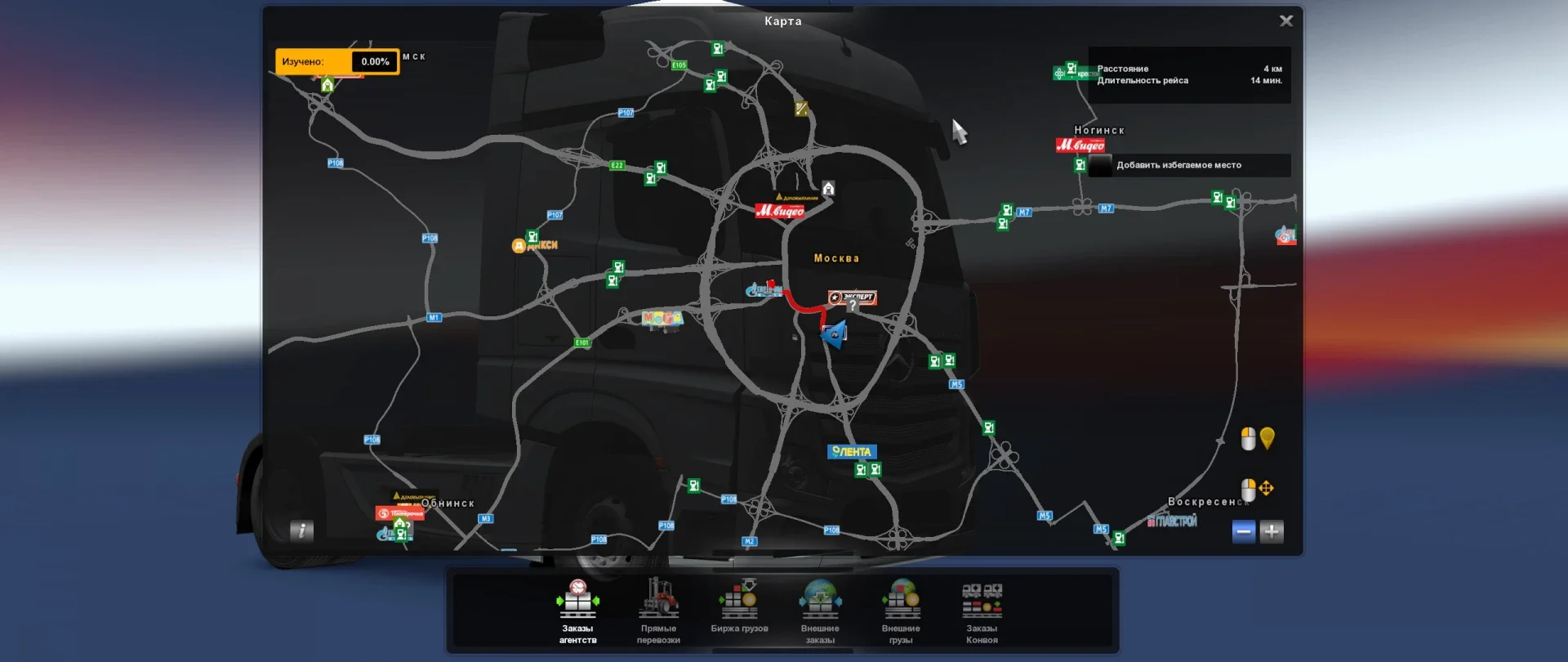Click the ЛЕНТА store logo on the map
The image size is (1568, 662).
pyautogui.click(x=852, y=451)
